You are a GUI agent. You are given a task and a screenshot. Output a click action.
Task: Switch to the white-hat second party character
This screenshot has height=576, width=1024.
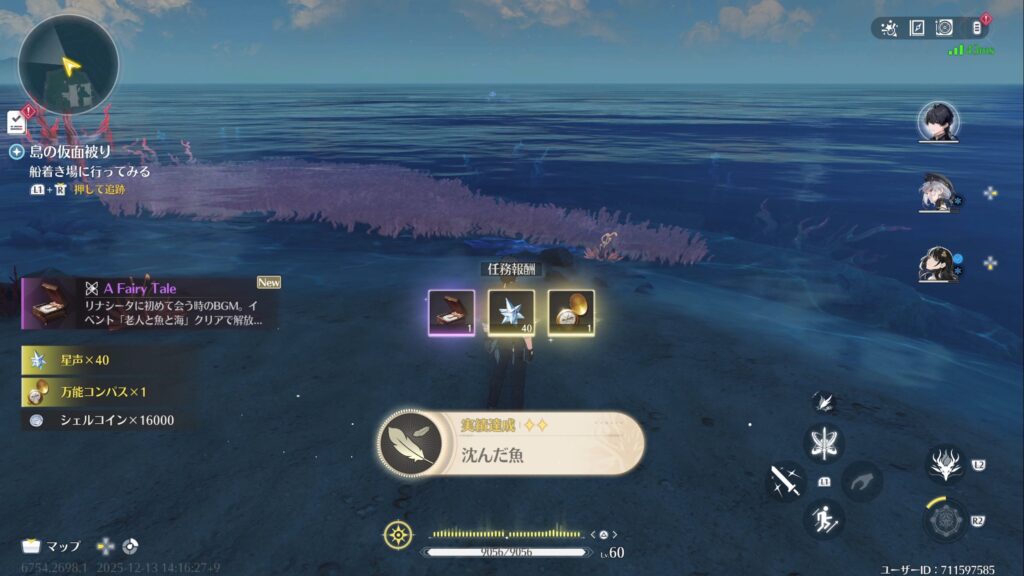[x=937, y=193]
